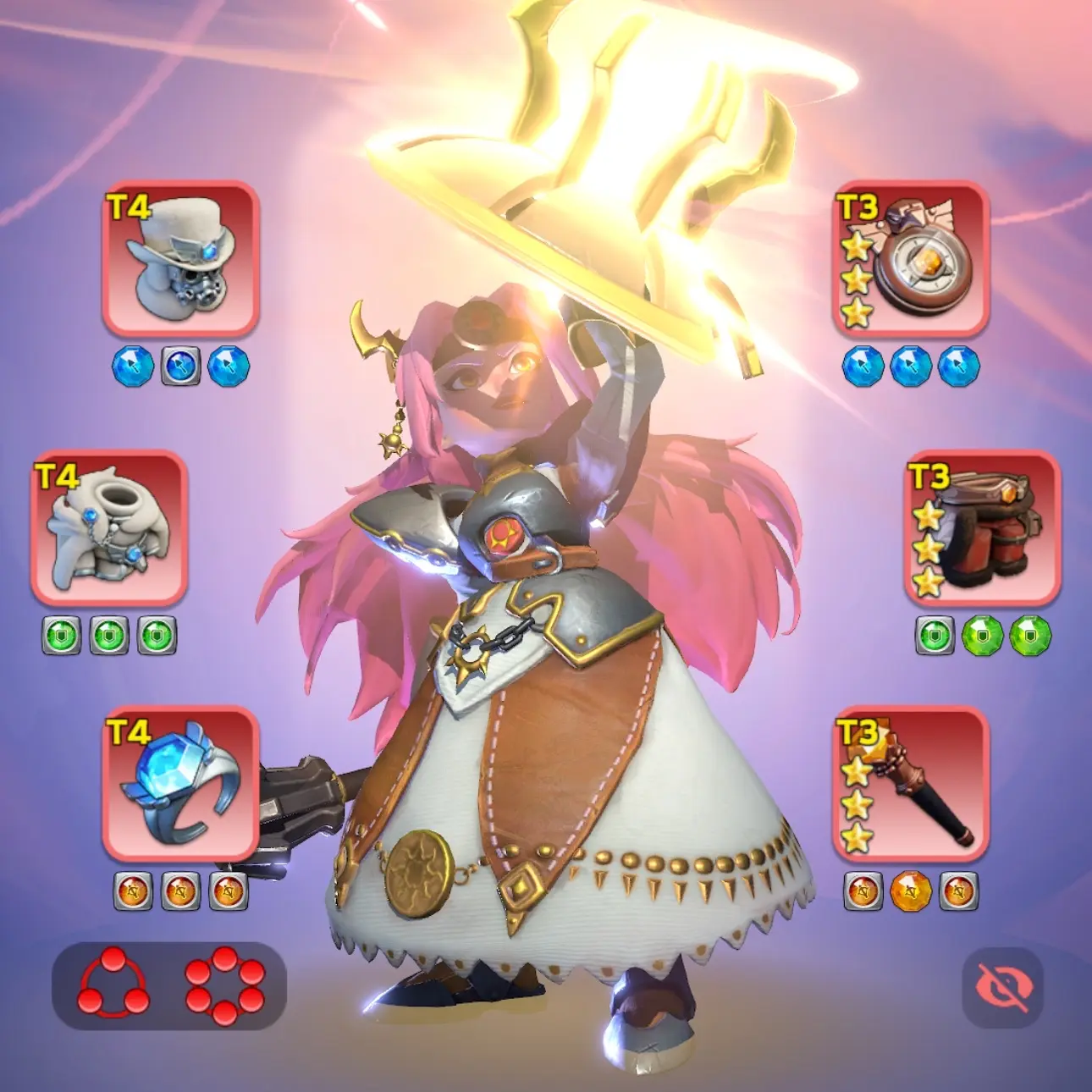Image resolution: width=1092 pixels, height=1092 pixels.
Task: Click the six-red-dot ring icon
Action: [224, 985]
